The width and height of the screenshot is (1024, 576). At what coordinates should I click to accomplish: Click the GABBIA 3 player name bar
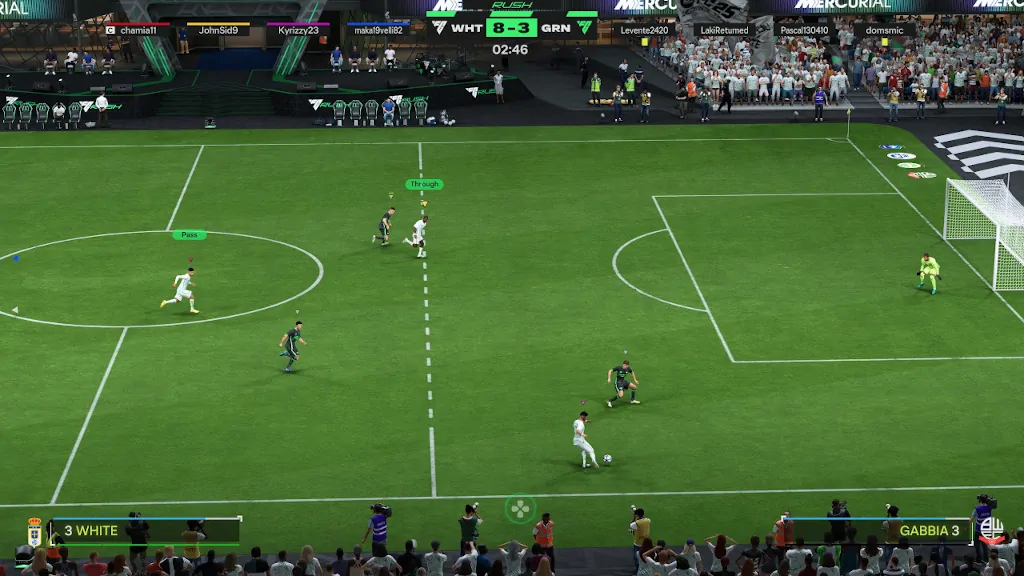point(880,530)
